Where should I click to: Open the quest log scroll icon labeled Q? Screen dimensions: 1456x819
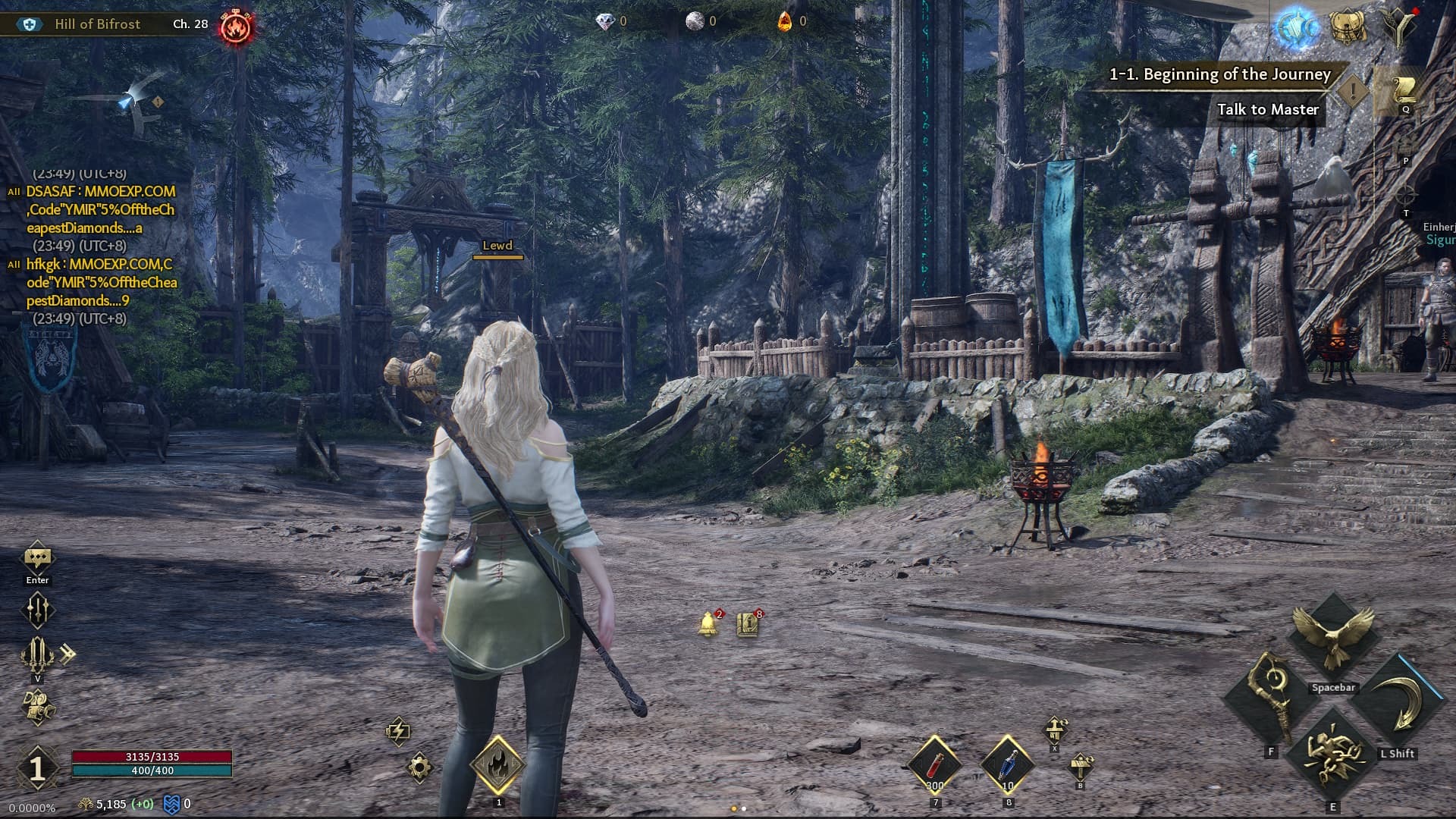[1404, 91]
